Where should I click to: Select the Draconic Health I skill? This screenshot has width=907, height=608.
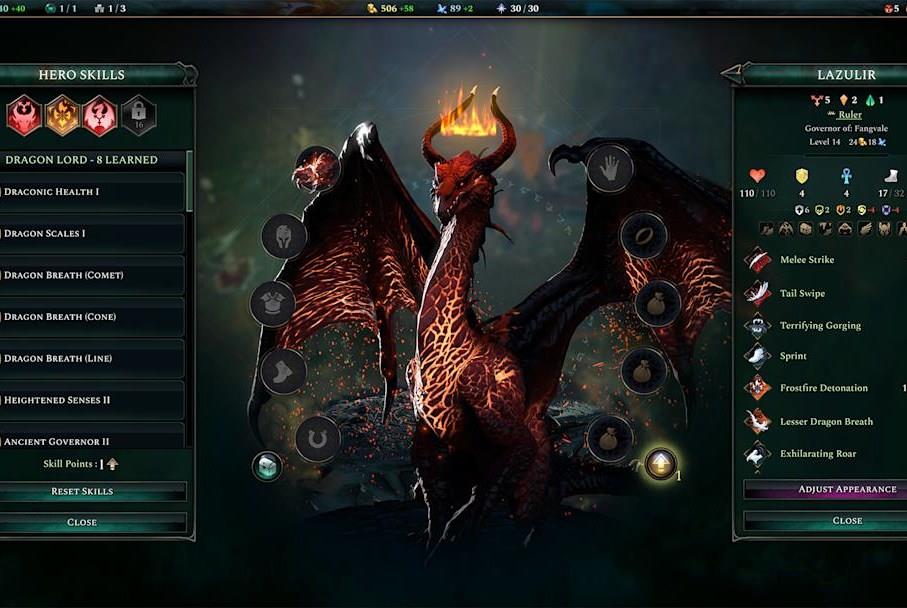[92, 192]
